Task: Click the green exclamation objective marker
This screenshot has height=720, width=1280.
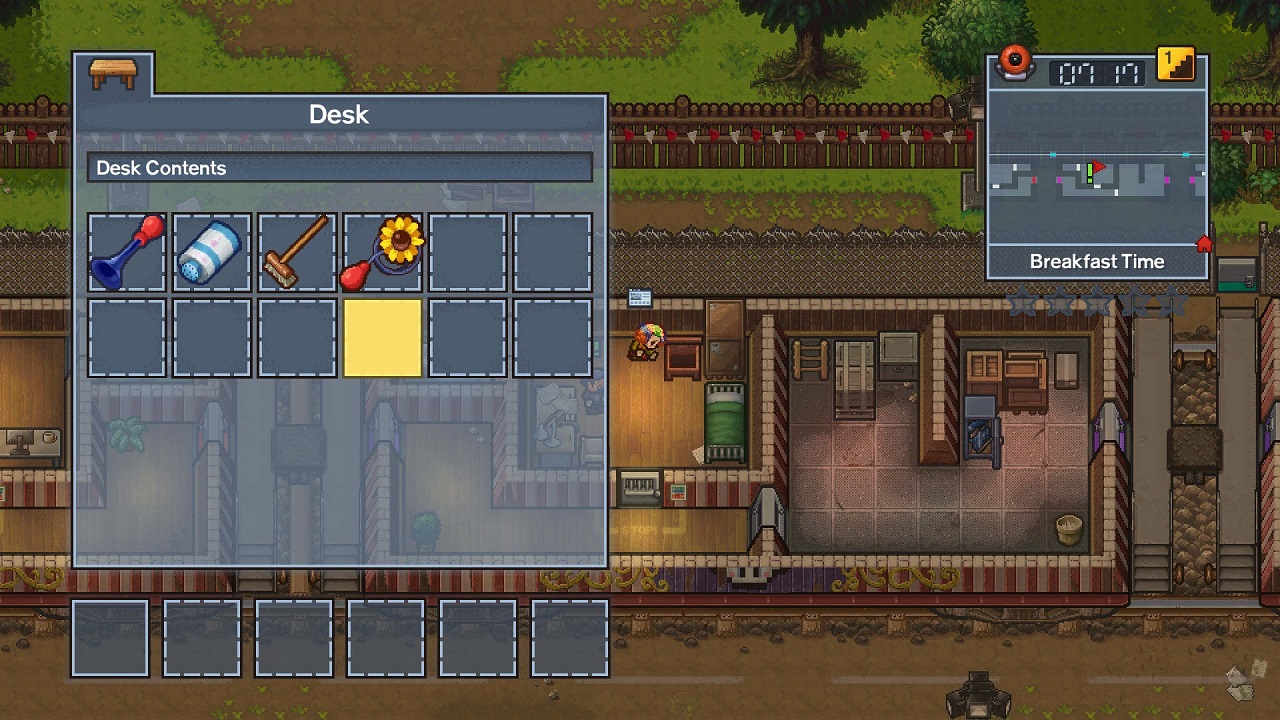Action: [1090, 175]
